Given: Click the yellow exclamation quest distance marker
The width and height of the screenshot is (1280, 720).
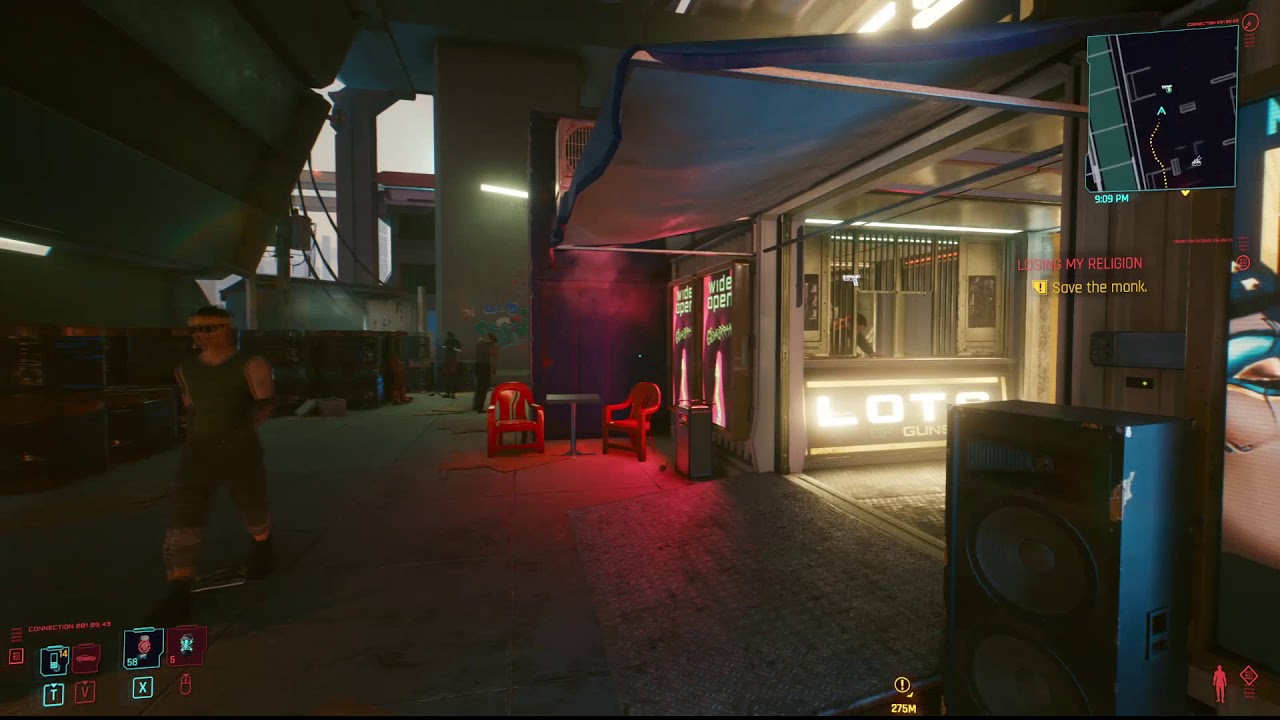Looking at the screenshot, I should pos(902,686).
